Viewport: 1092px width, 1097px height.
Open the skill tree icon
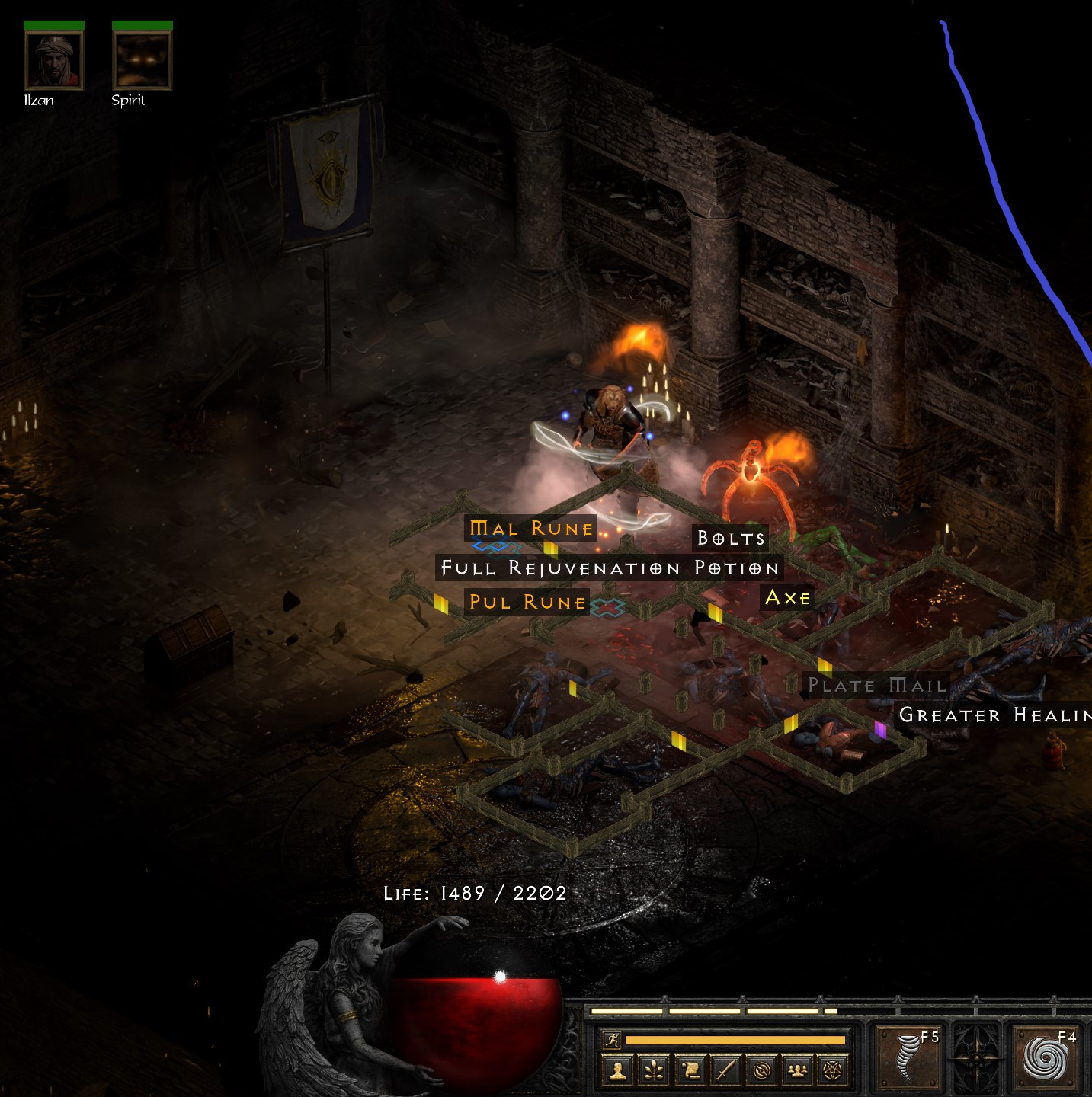click(653, 1070)
